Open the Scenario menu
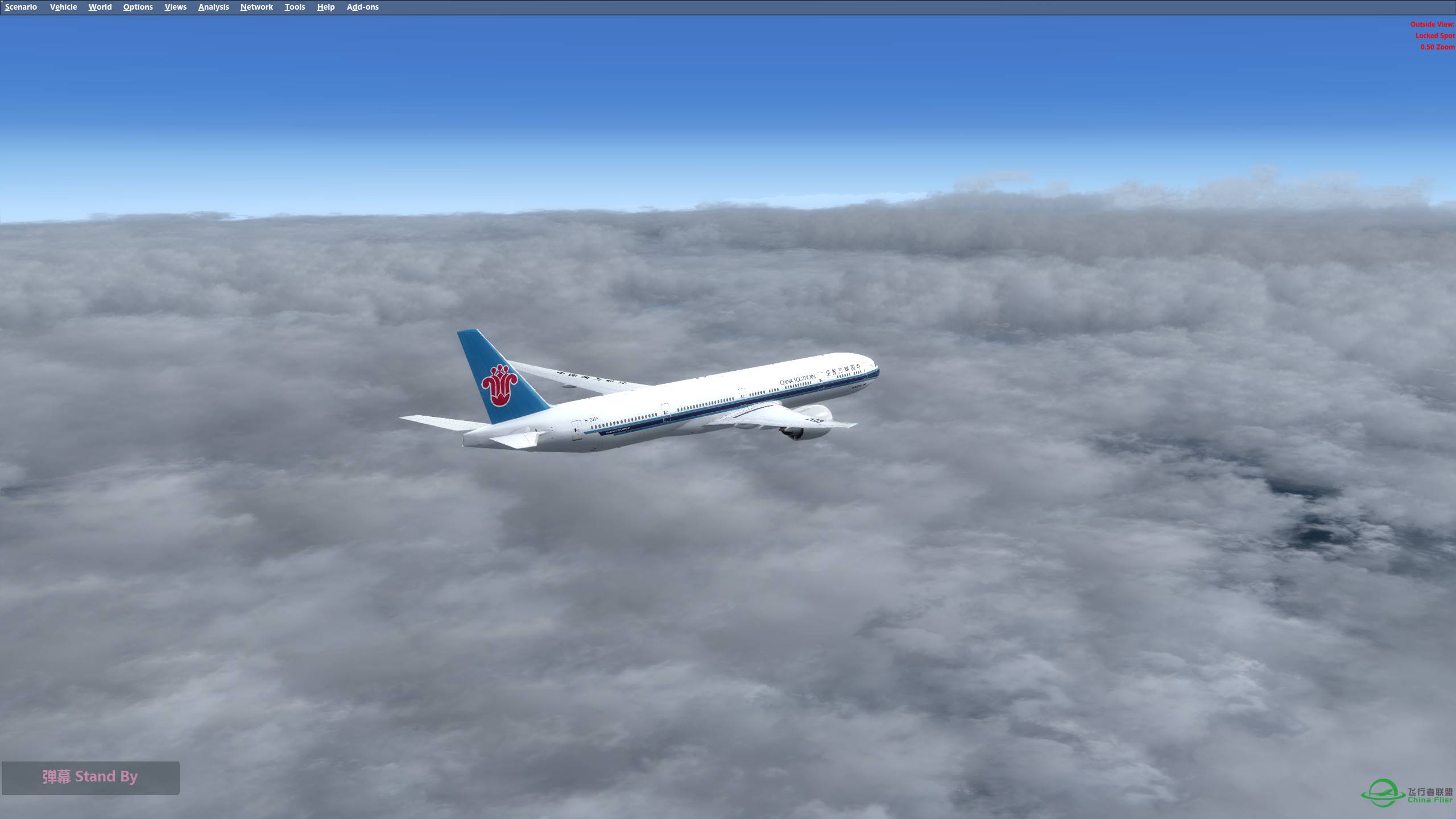Viewport: 1456px width, 819px height. pos(20,7)
